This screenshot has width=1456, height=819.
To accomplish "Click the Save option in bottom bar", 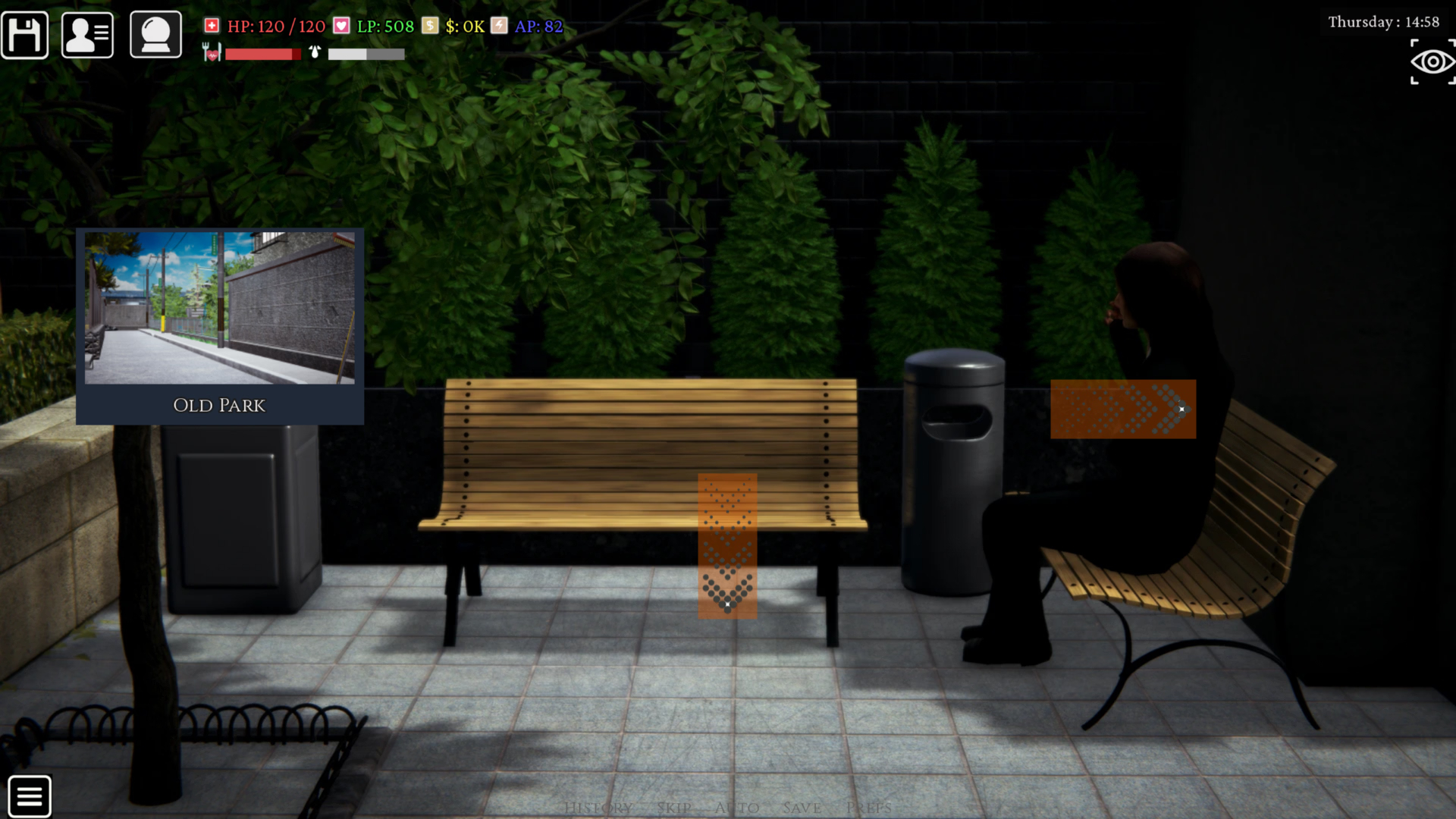I will point(801,808).
